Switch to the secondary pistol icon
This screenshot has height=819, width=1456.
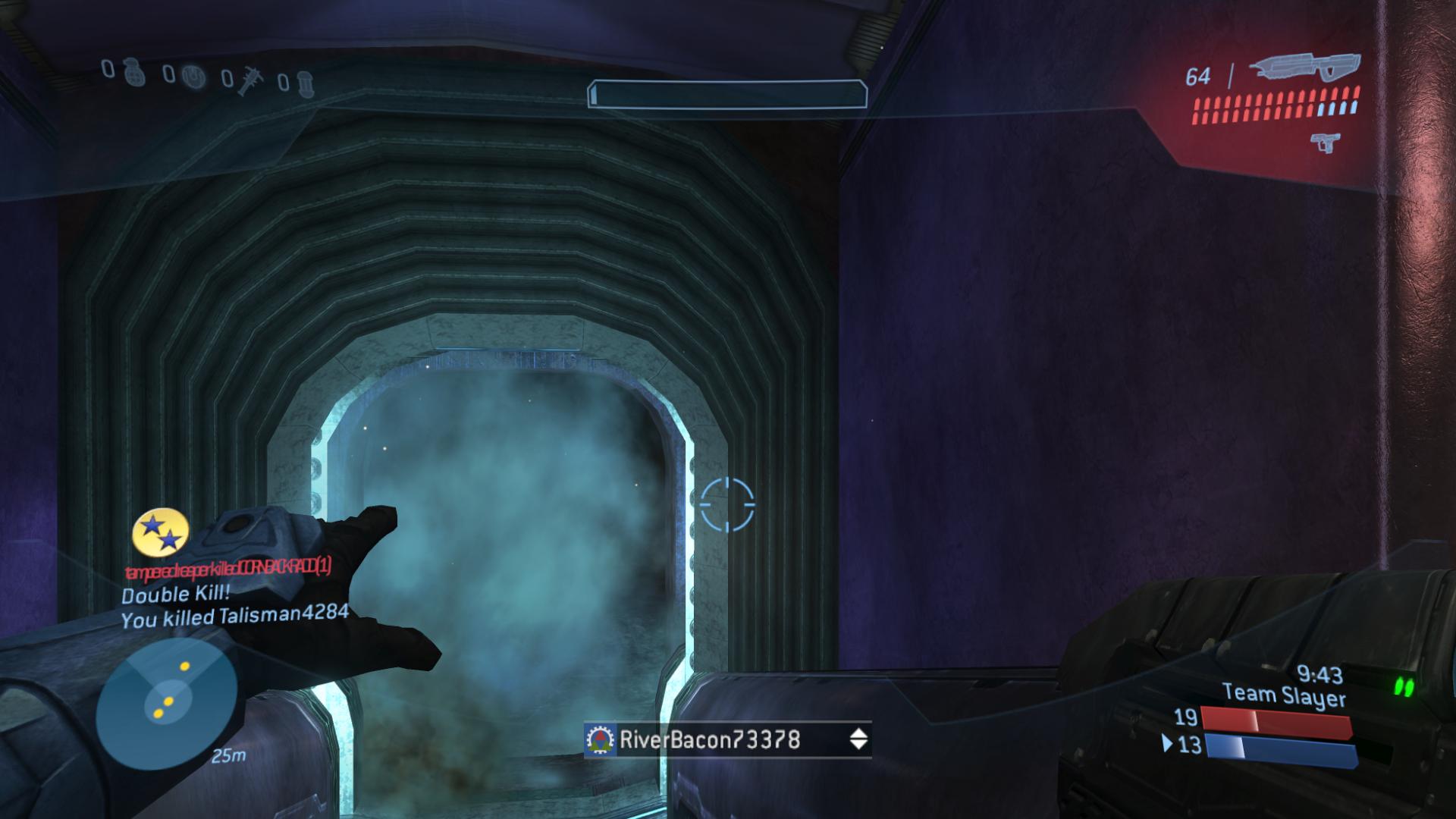coord(1324,142)
